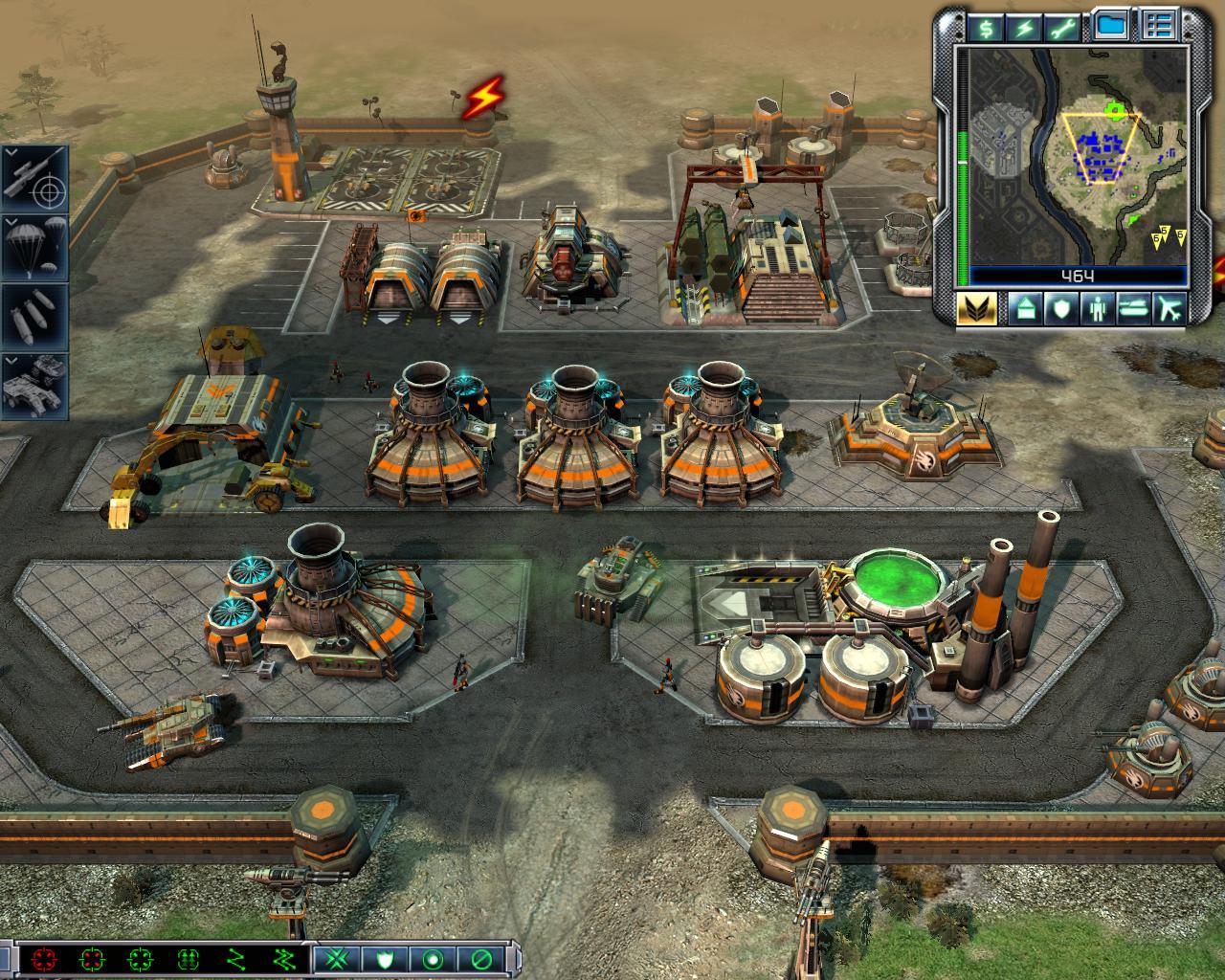Toggle power mode with the lightning button
Screen dimensions: 1225x980
pos(1026,28)
